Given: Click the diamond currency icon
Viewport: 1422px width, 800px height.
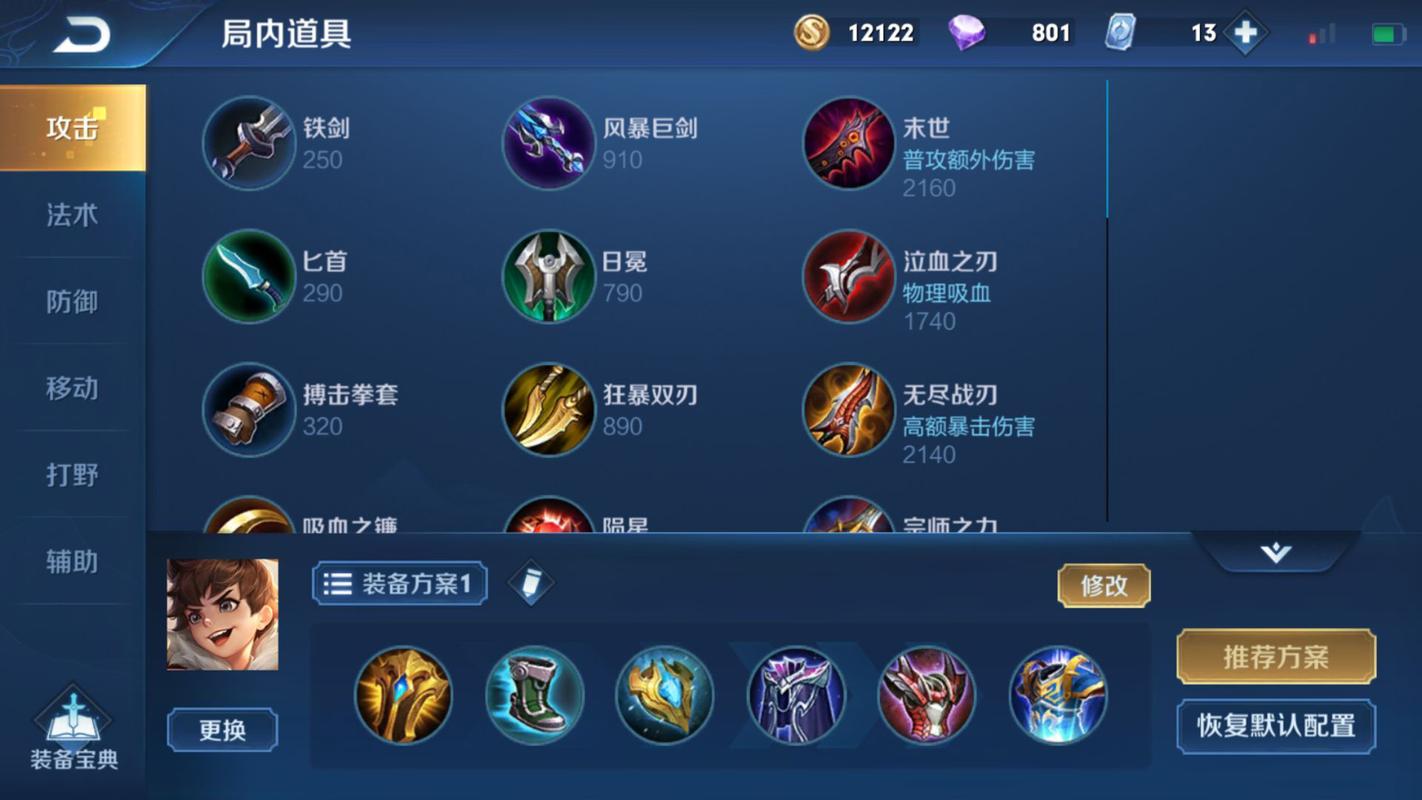Looking at the screenshot, I should [x=964, y=32].
